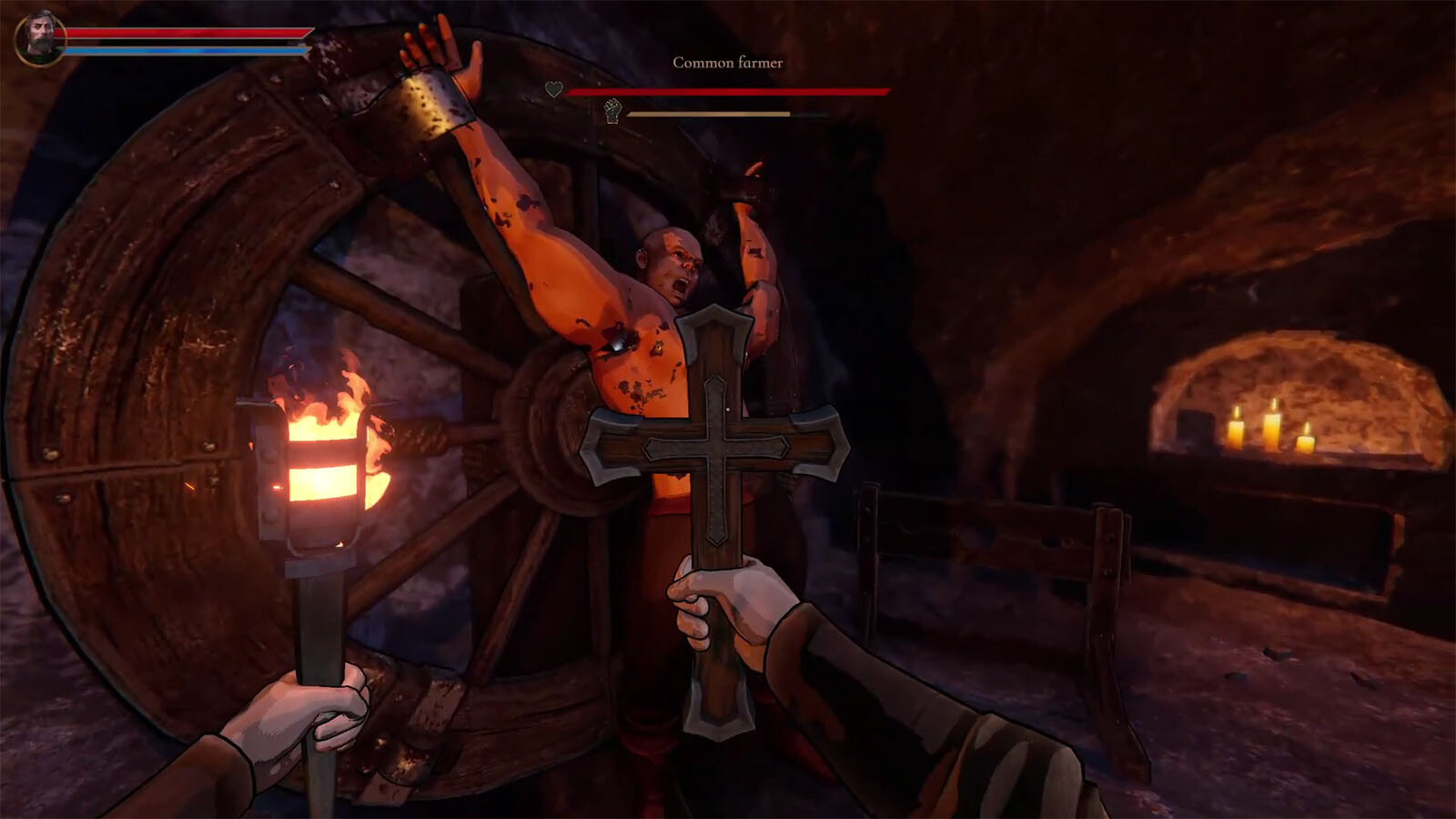Click the player character portrait

coord(39,38)
